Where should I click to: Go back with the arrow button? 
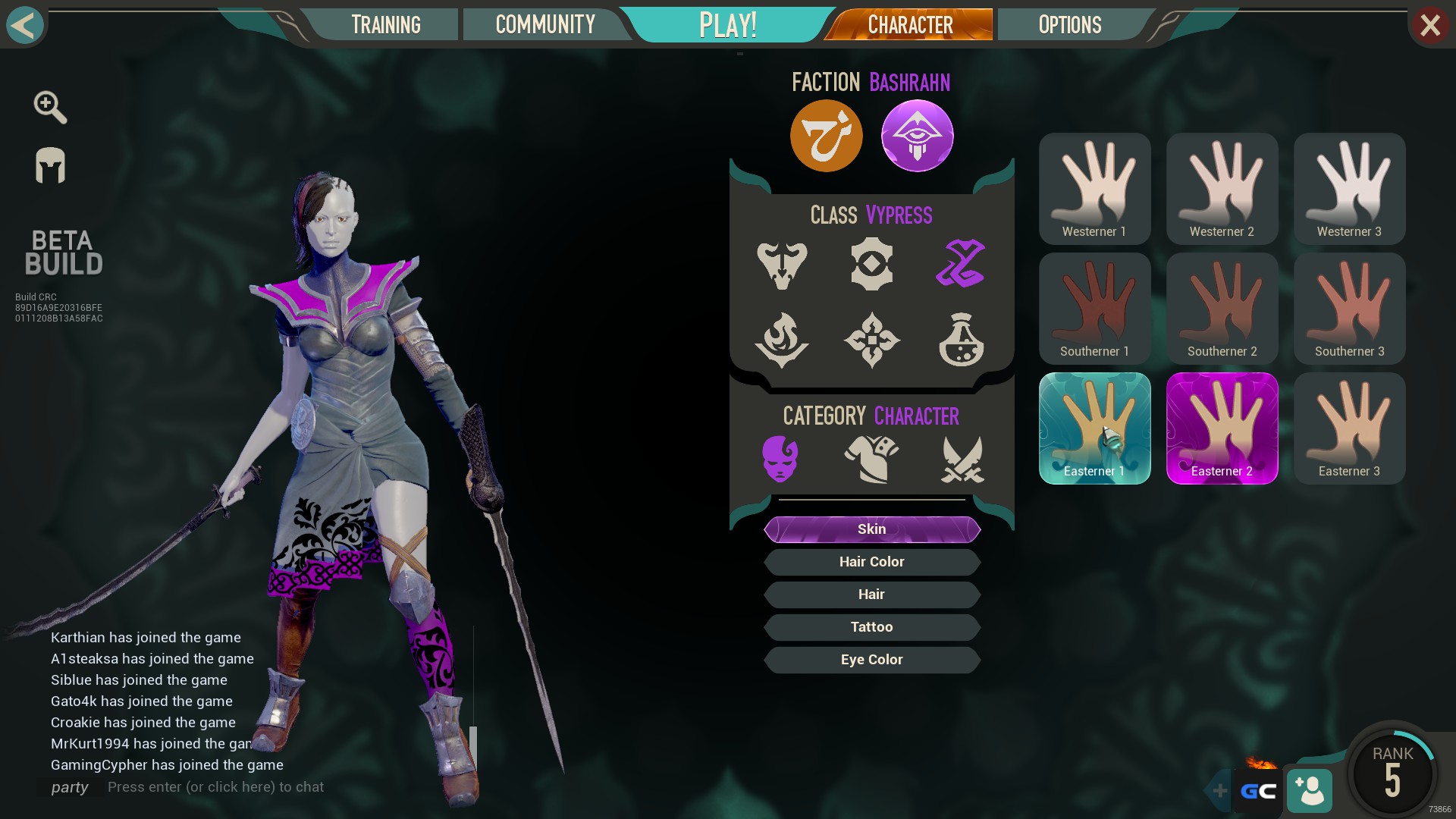click(24, 24)
